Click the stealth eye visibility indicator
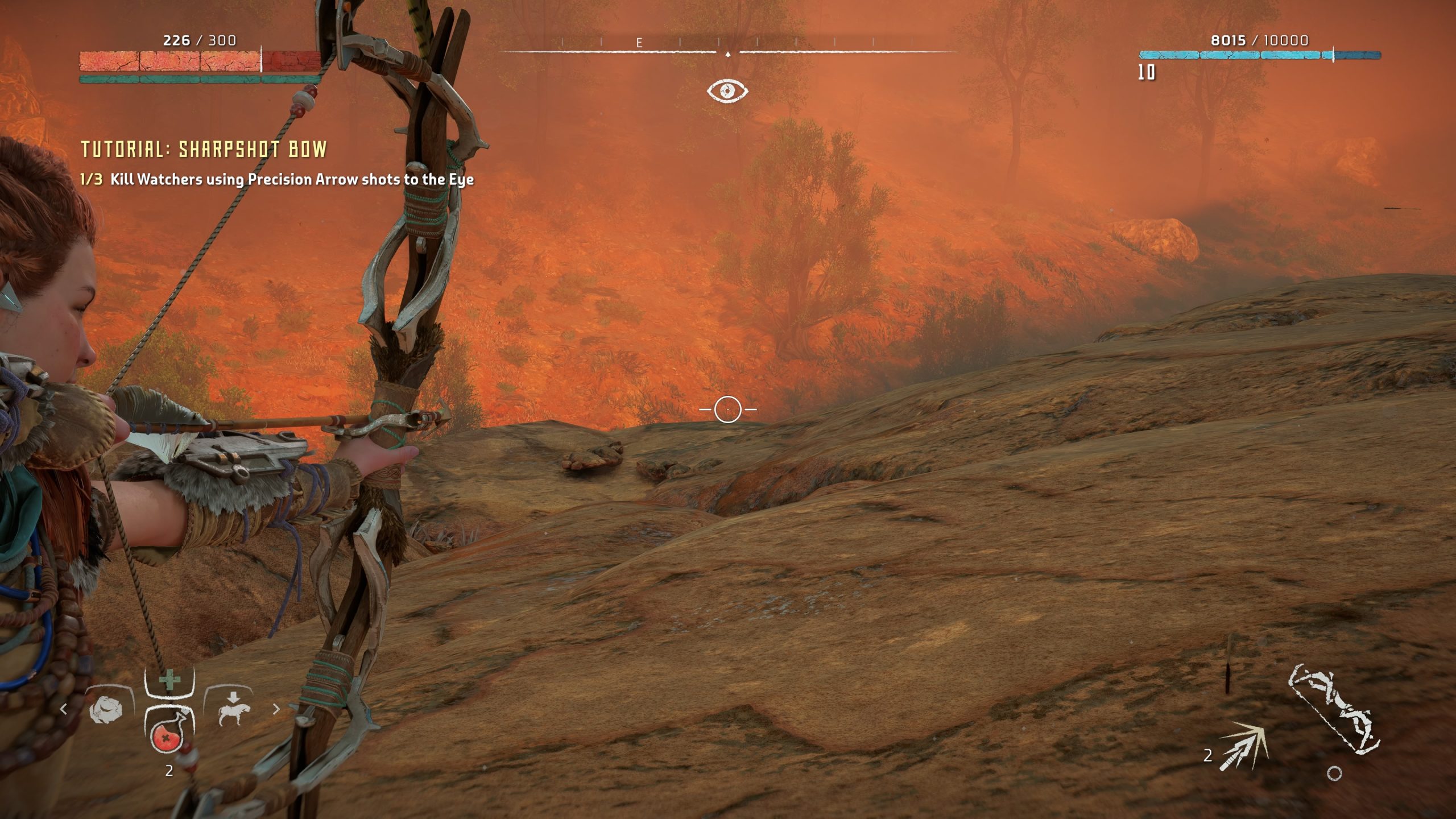Image resolution: width=1456 pixels, height=819 pixels. (x=727, y=91)
